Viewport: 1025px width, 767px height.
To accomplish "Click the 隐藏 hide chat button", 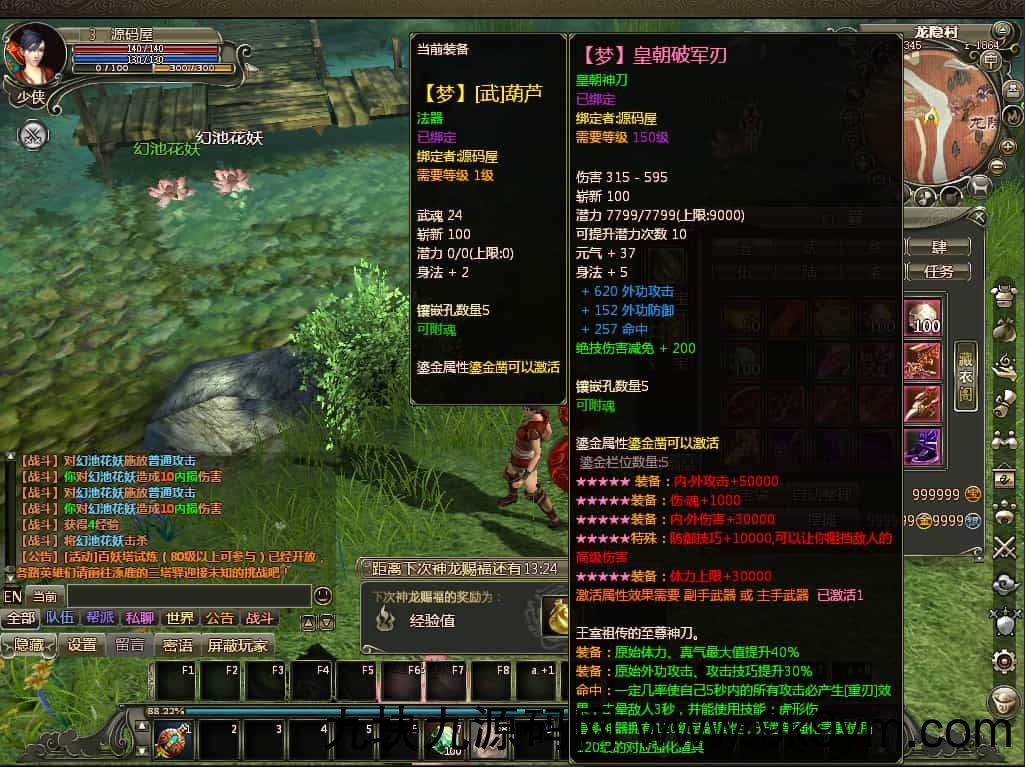I will pos(29,646).
